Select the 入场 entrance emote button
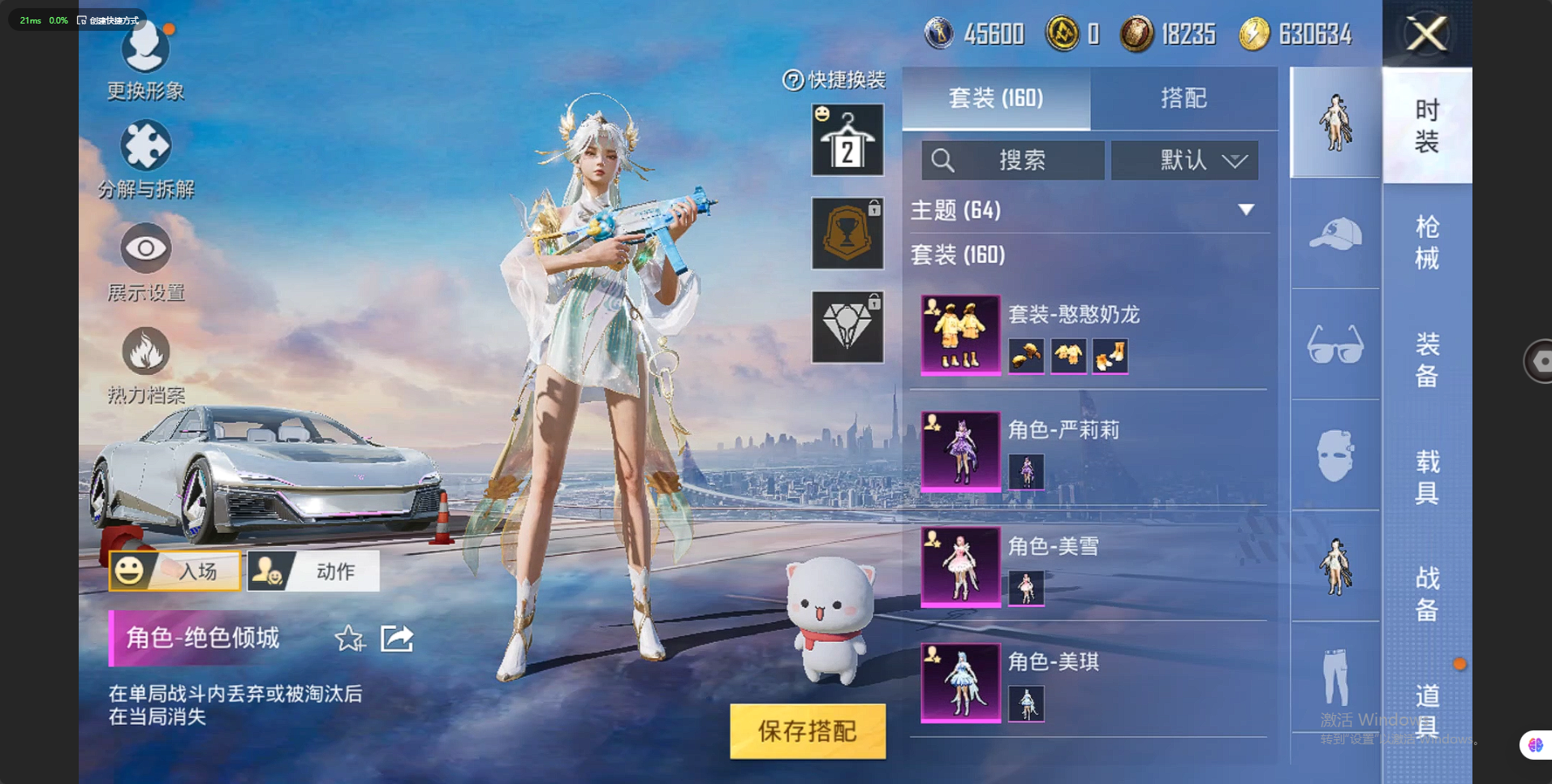This screenshot has width=1552, height=784. coord(175,571)
